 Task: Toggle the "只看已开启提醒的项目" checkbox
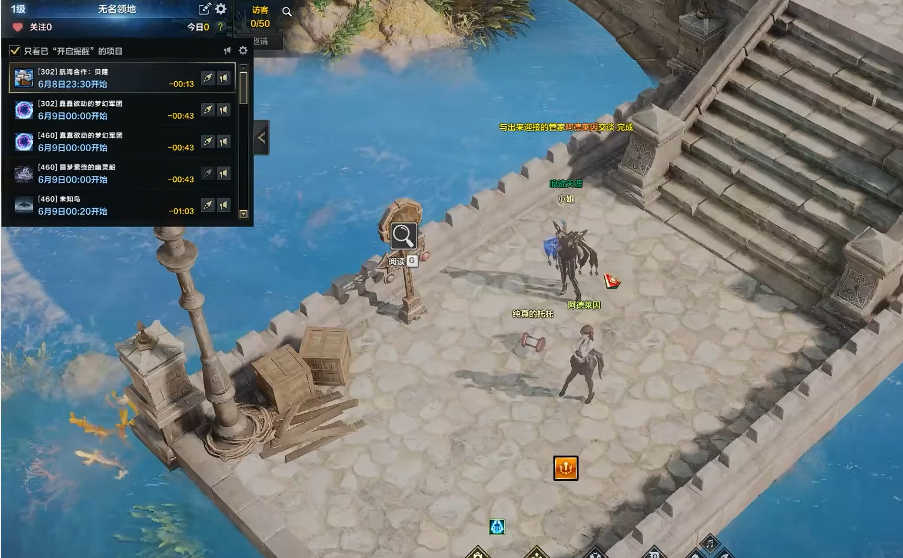[x=14, y=51]
